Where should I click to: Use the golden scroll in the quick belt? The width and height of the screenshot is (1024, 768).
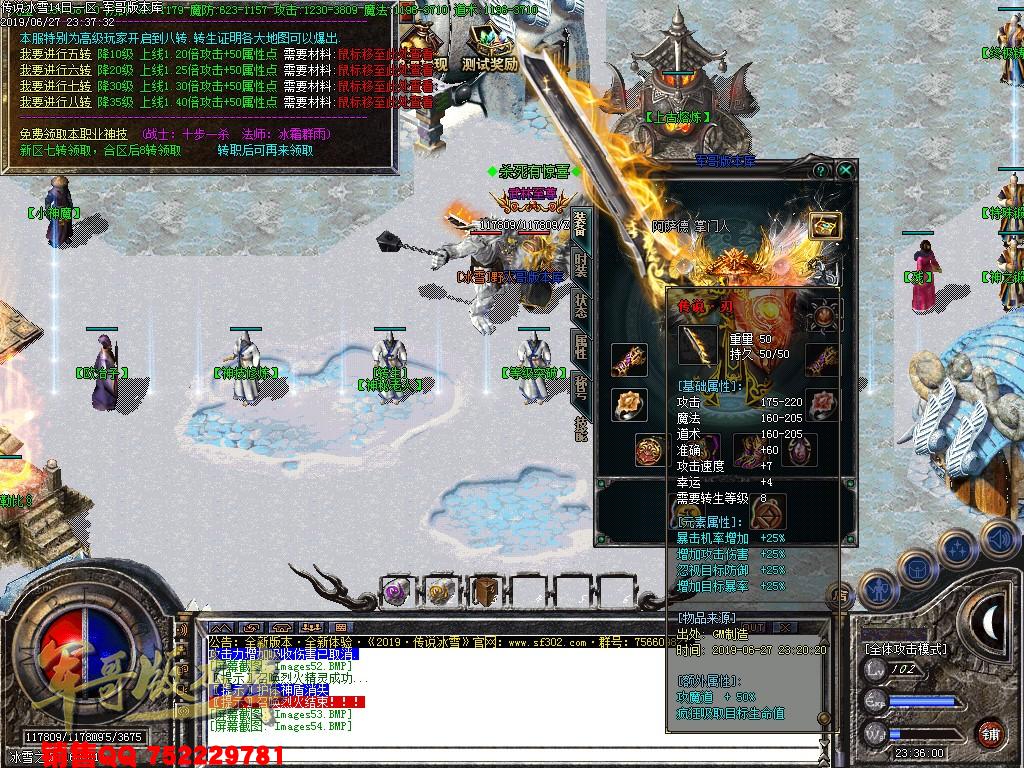tap(441, 592)
